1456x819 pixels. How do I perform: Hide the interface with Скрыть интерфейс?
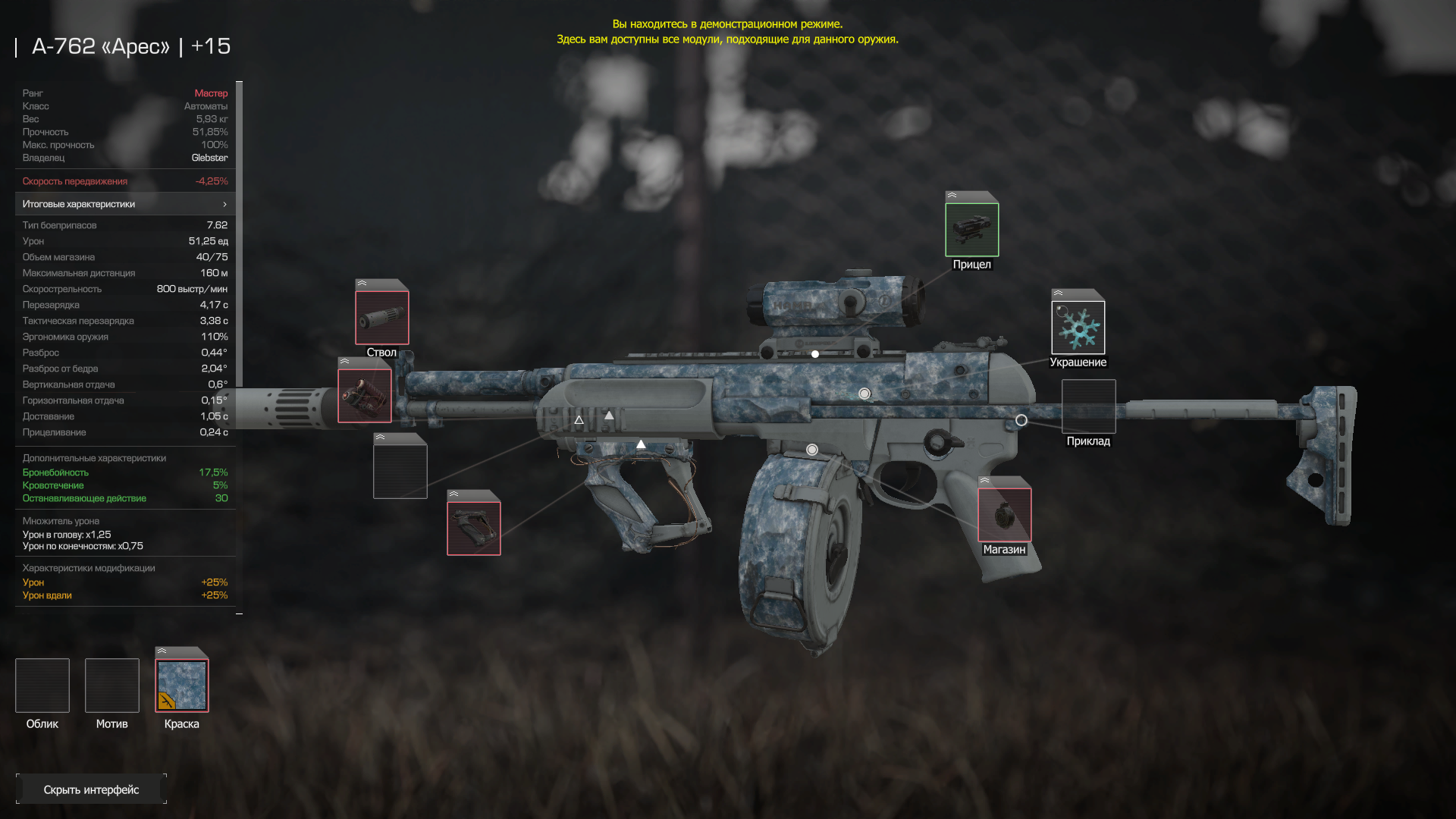(91, 789)
